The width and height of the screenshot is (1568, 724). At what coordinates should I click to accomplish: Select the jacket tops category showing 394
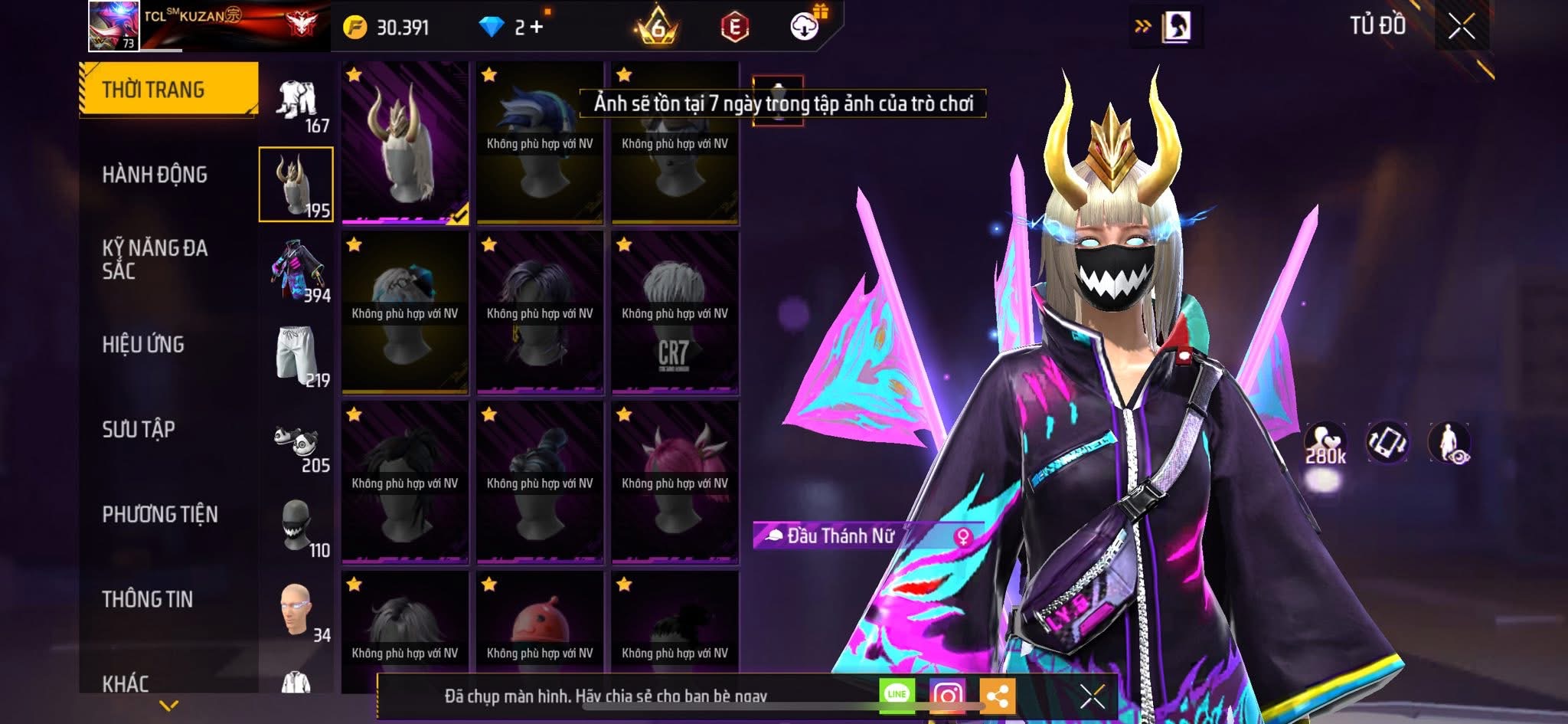coord(297,272)
